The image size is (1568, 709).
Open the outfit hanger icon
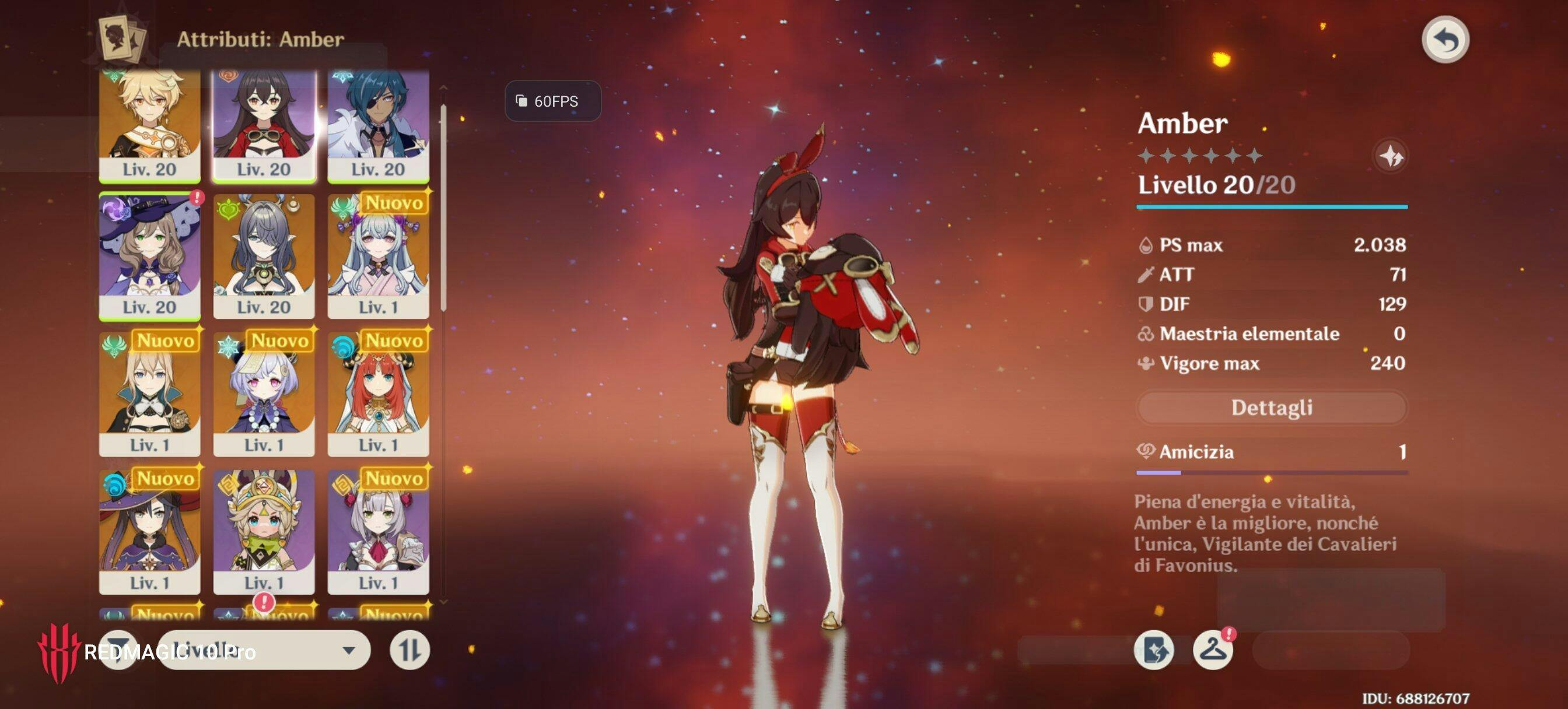pyautogui.click(x=1213, y=650)
